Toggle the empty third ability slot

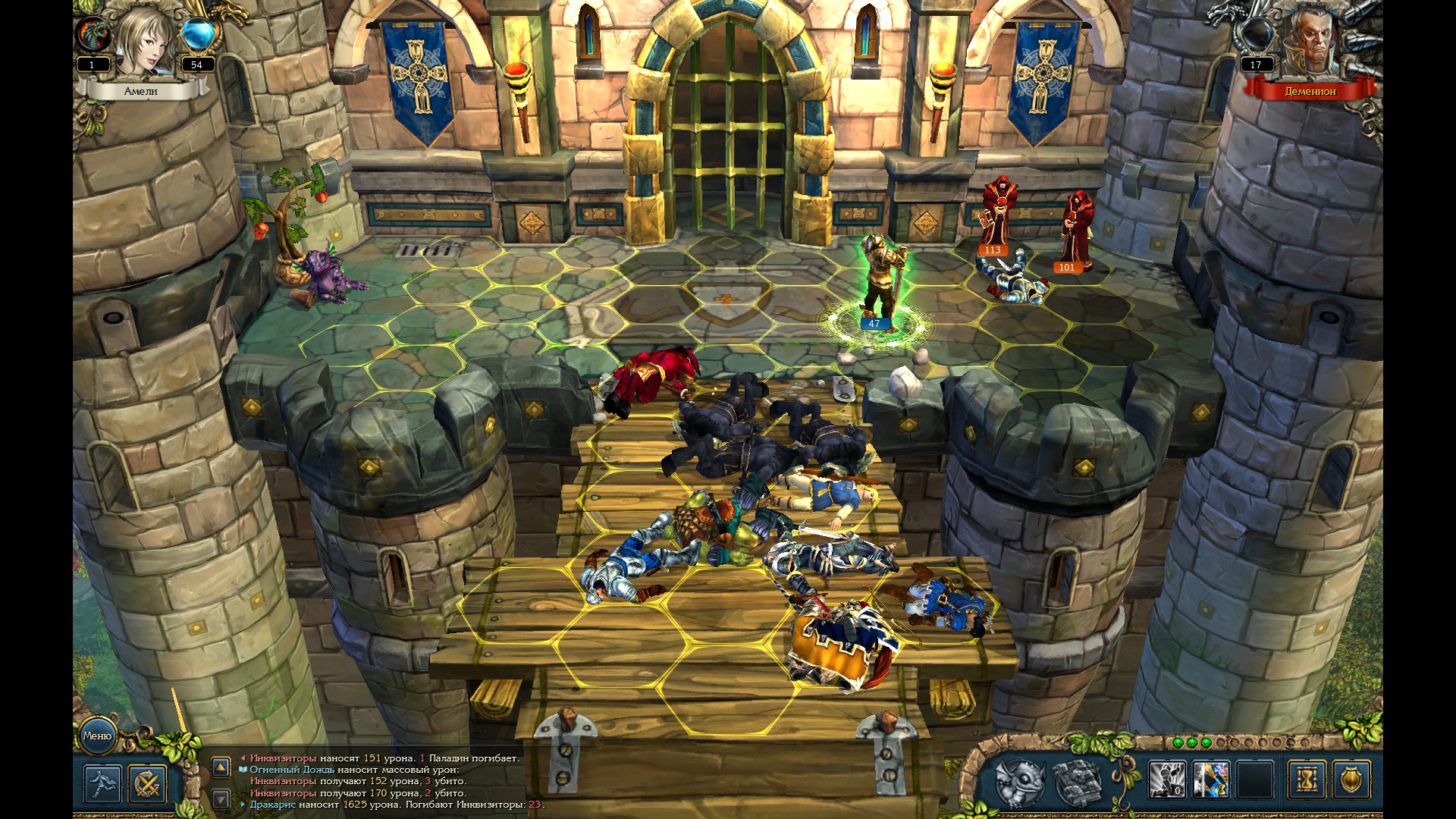pyautogui.click(x=1255, y=779)
